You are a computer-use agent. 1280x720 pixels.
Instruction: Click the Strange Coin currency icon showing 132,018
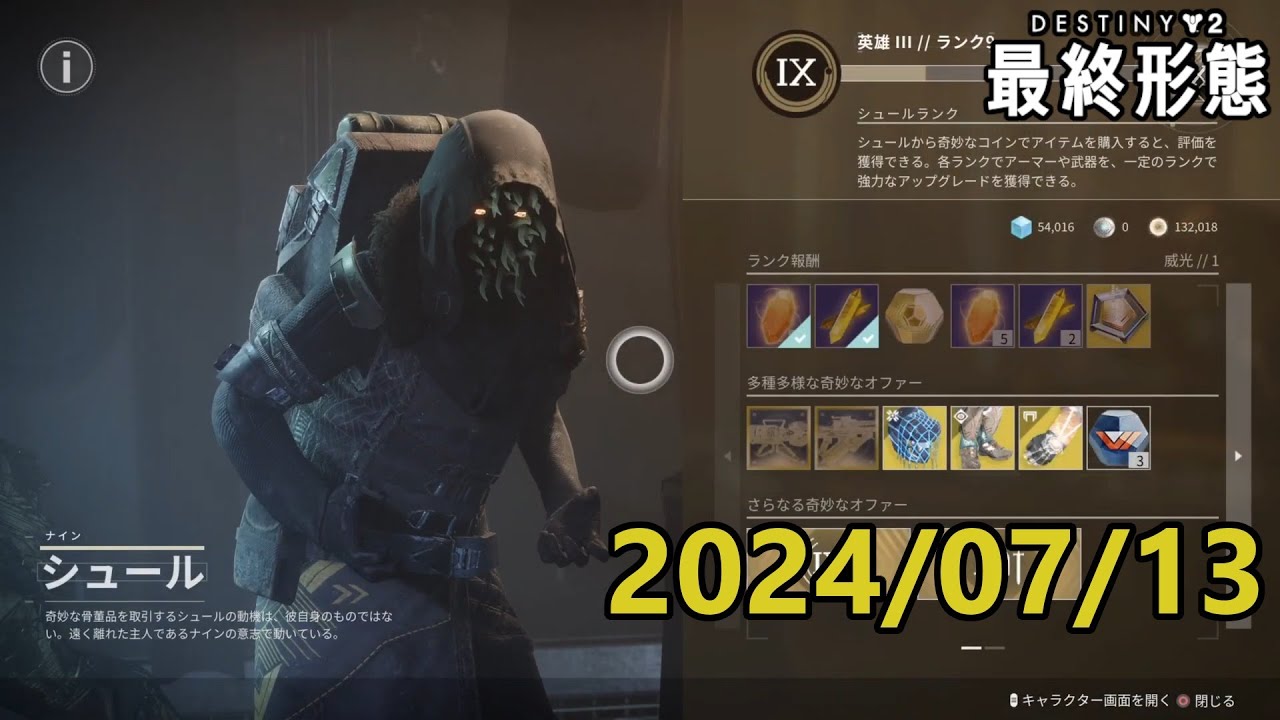1159,227
